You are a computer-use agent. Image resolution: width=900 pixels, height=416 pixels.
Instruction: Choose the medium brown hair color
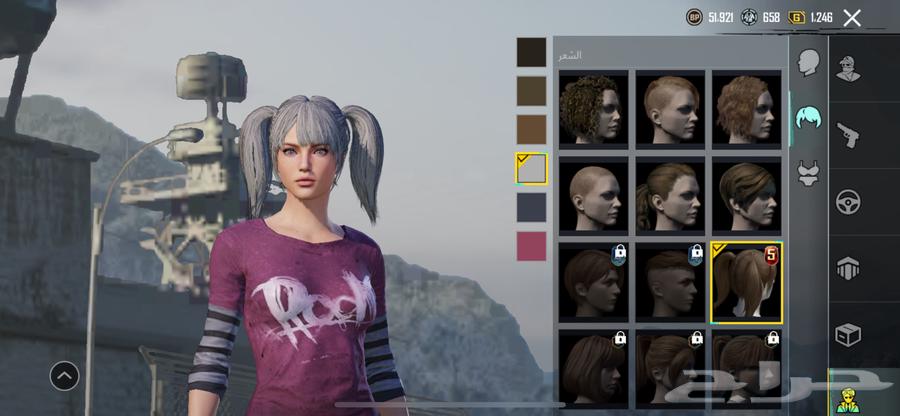point(531,91)
